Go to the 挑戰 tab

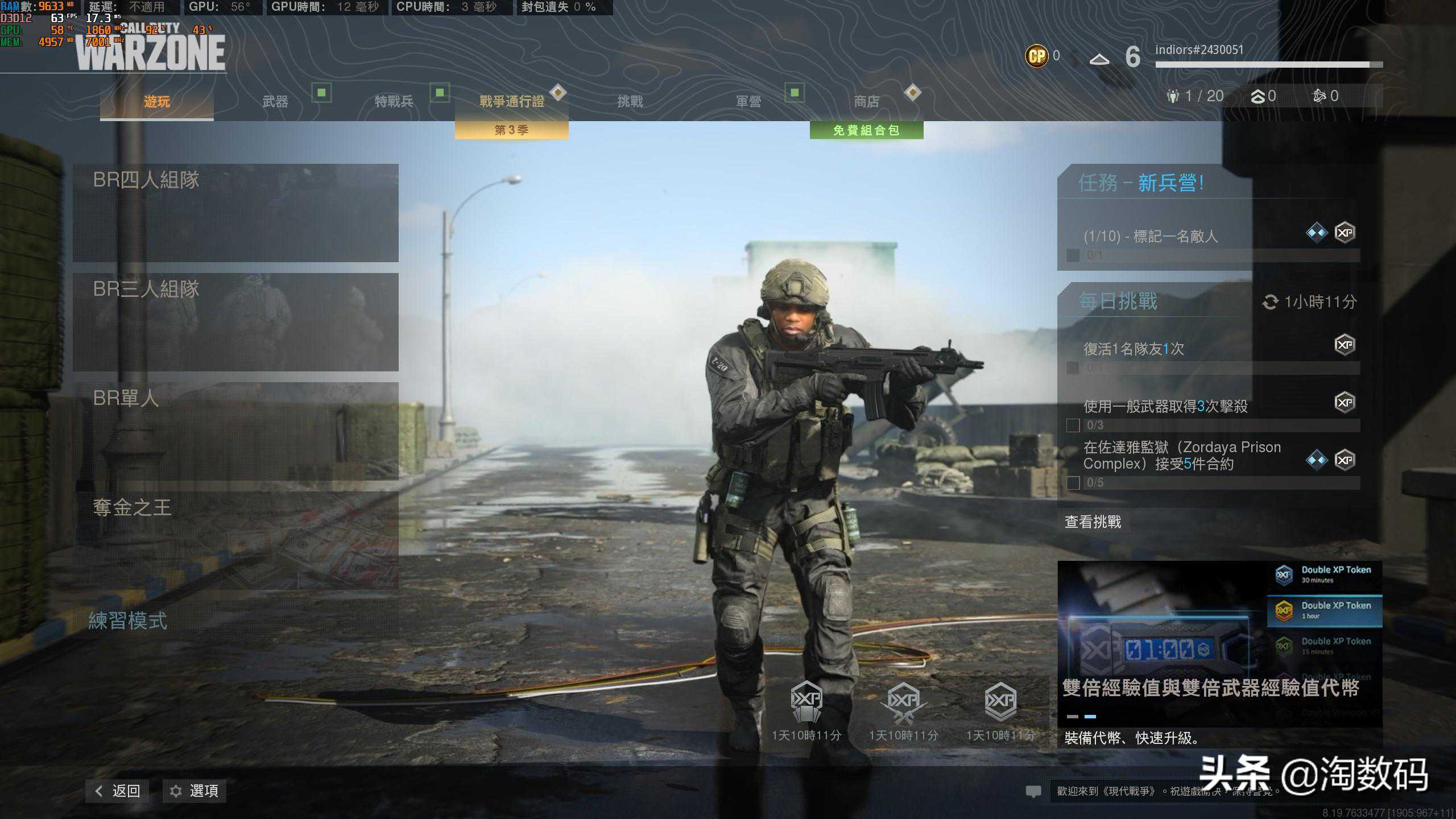tap(630, 102)
